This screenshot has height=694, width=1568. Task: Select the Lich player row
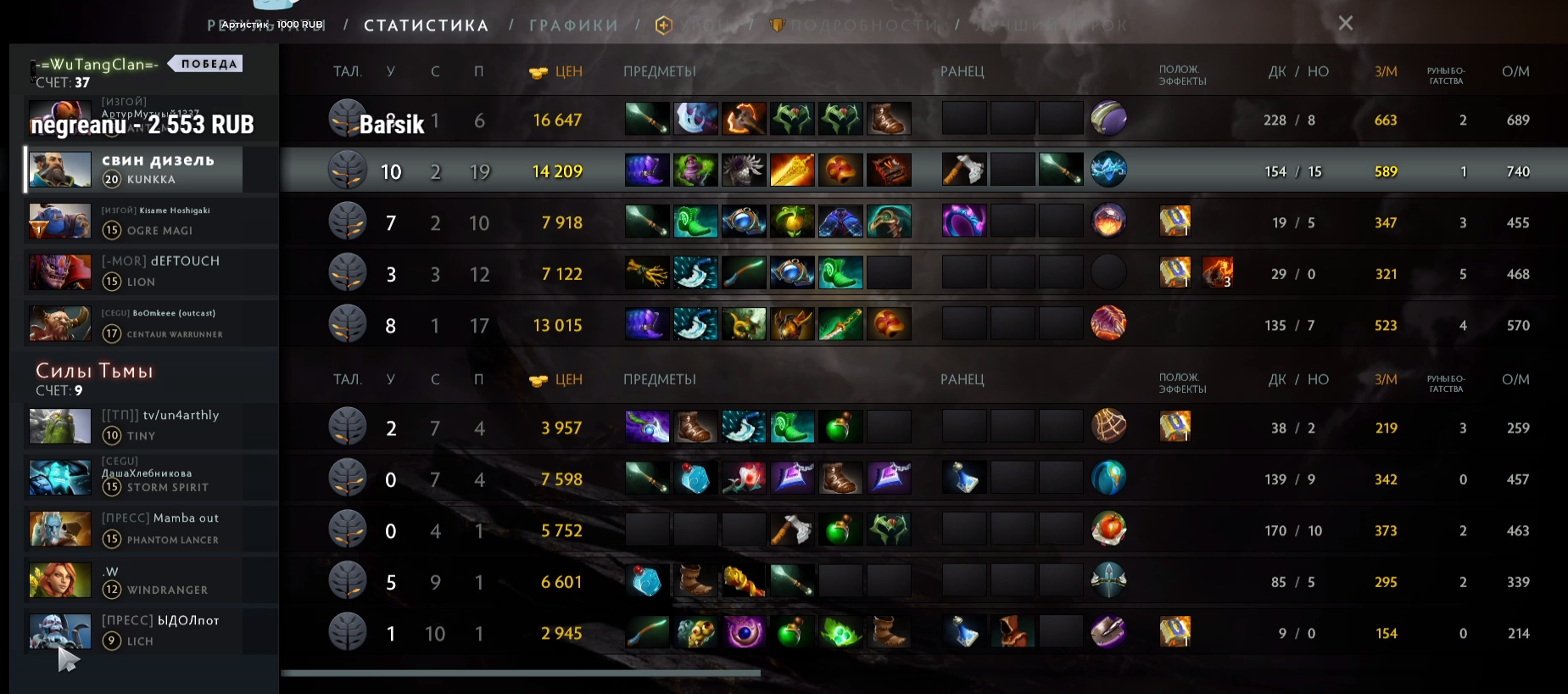click(153, 632)
